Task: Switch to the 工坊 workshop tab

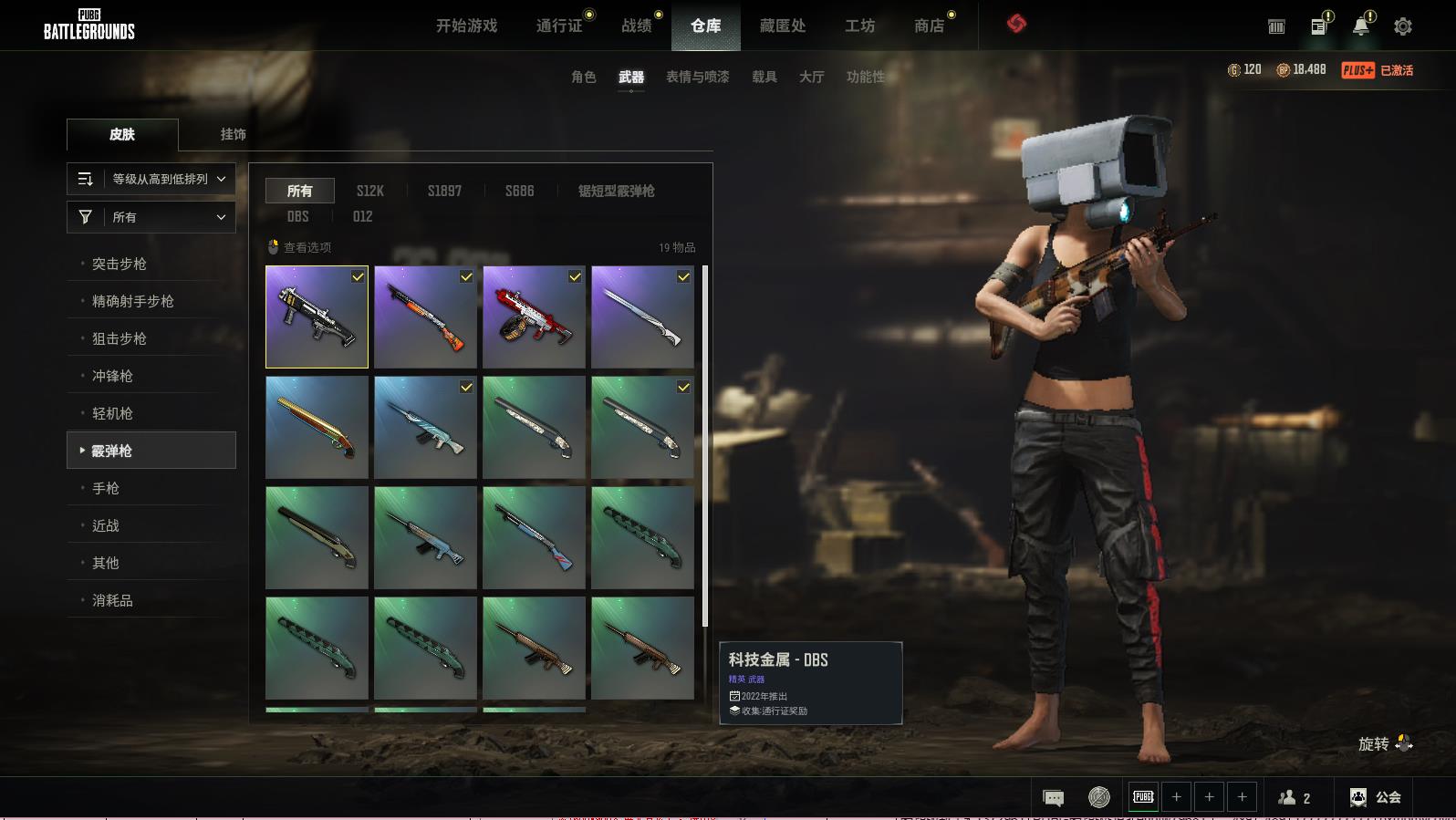Action: (x=859, y=26)
